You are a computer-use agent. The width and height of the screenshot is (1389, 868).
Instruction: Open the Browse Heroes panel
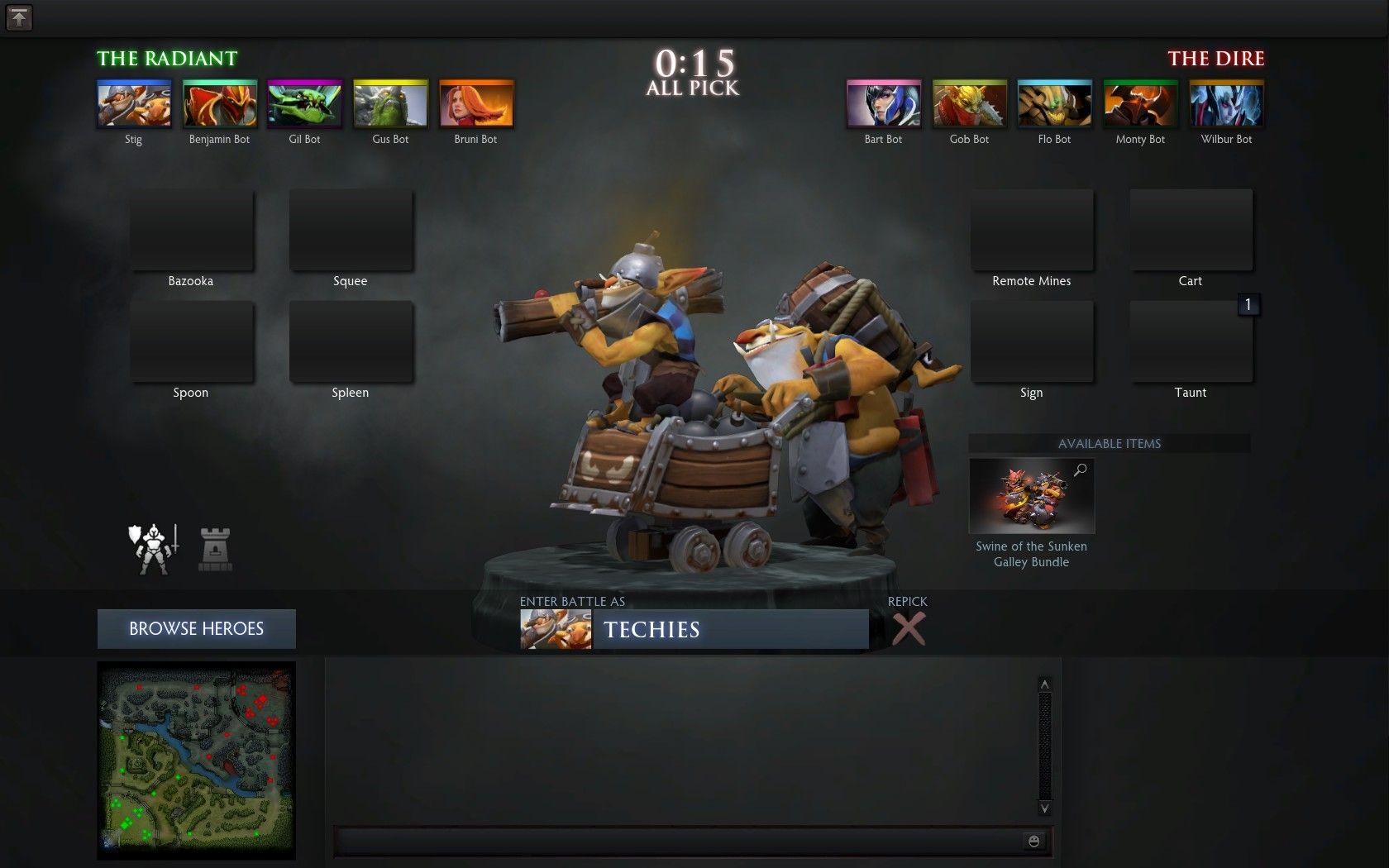tap(196, 628)
